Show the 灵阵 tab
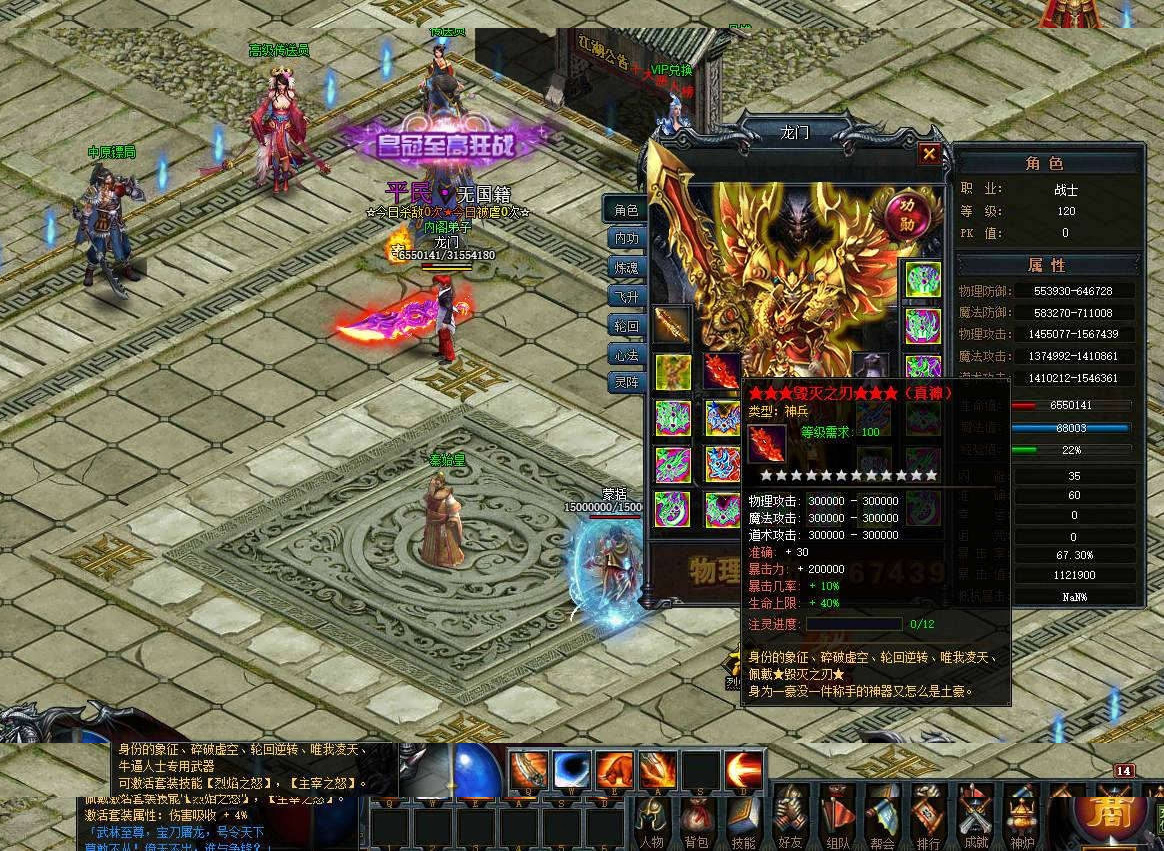The image size is (1164, 851). [626, 382]
